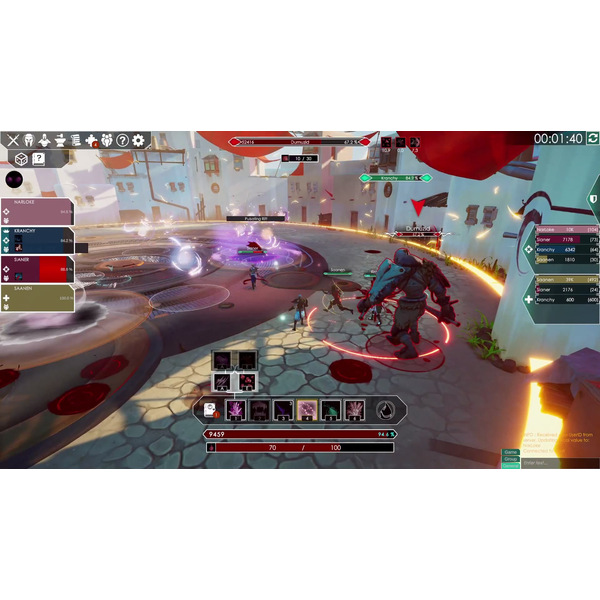This screenshot has height=600, width=600.
Task: Select party member Saanen's frame
Action: pos(38,297)
